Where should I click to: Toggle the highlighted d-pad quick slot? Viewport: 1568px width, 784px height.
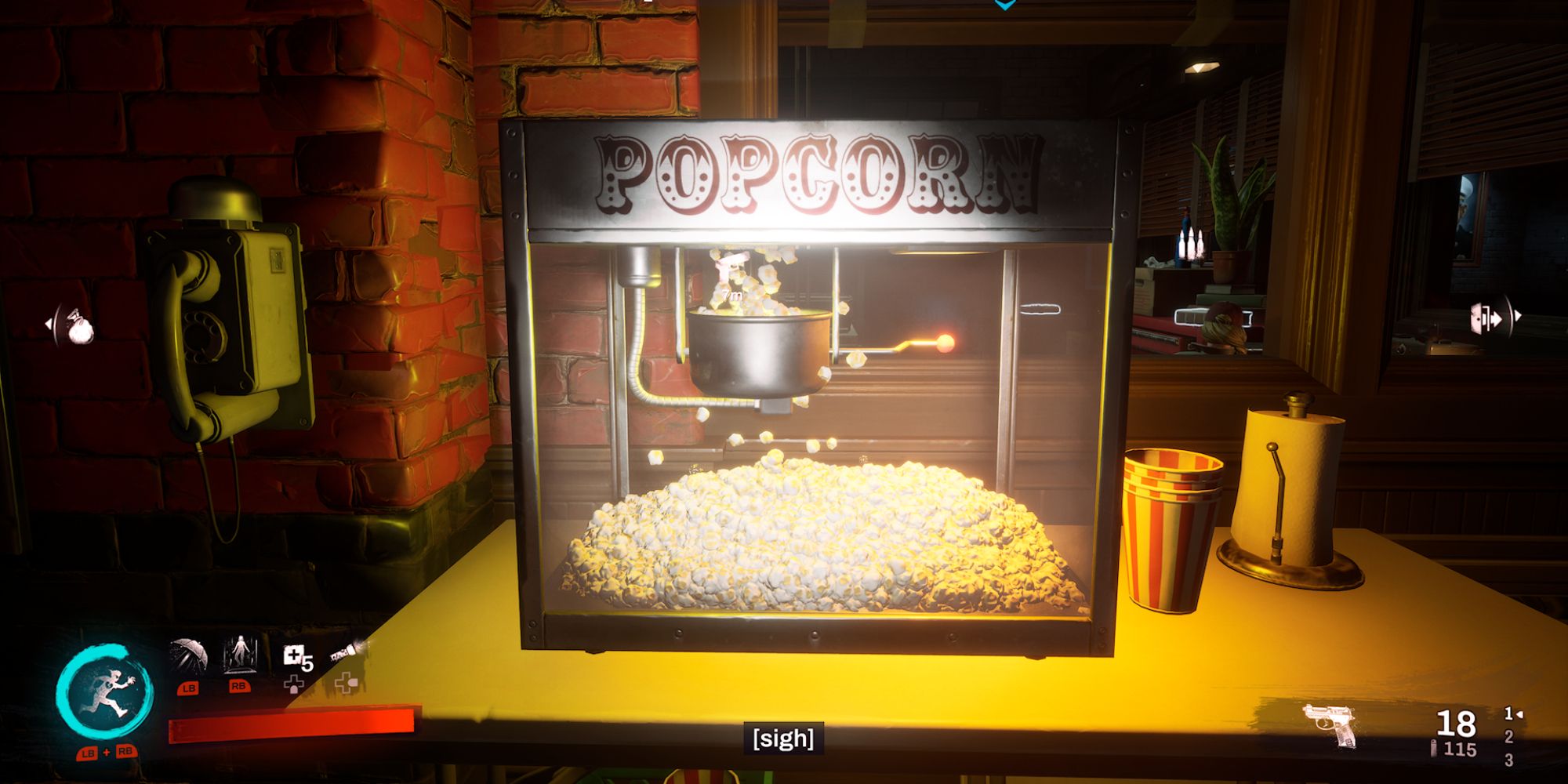(x=345, y=681)
